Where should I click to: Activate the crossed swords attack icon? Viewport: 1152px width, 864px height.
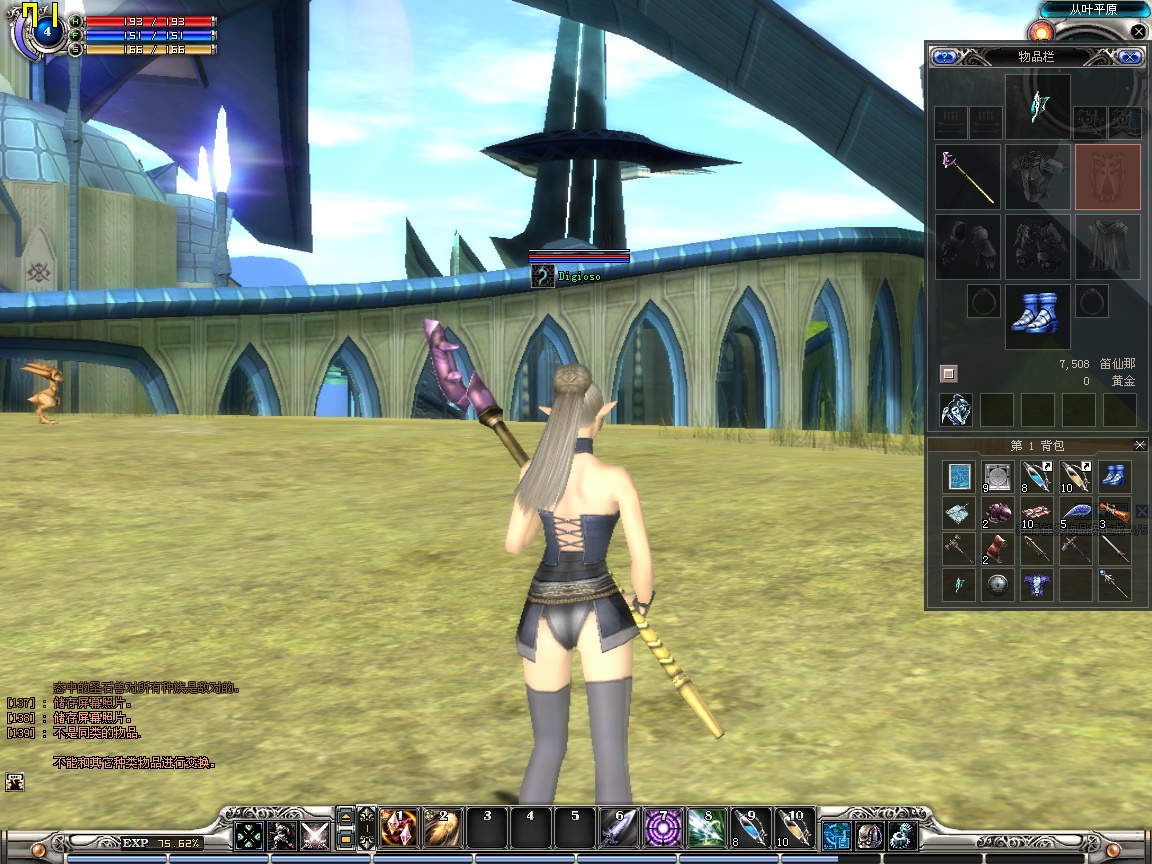coord(315,835)
